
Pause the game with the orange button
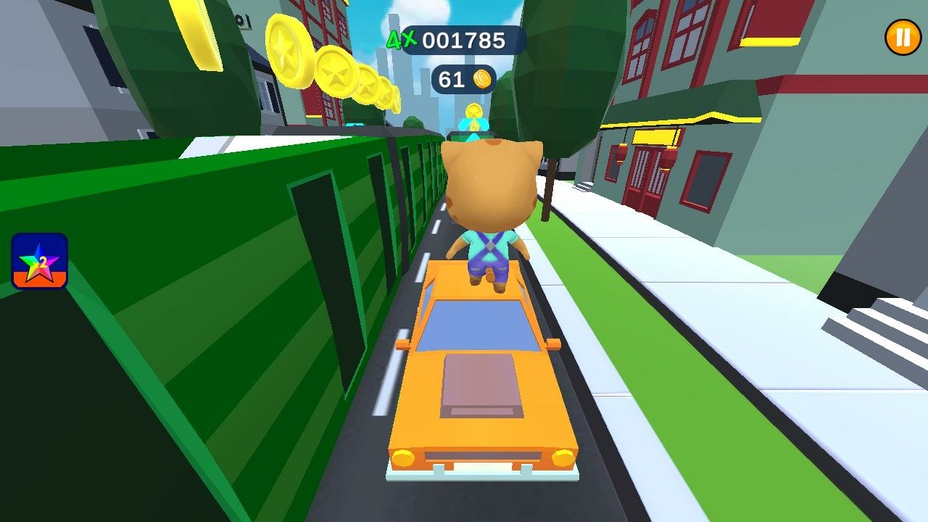[902, 38]
